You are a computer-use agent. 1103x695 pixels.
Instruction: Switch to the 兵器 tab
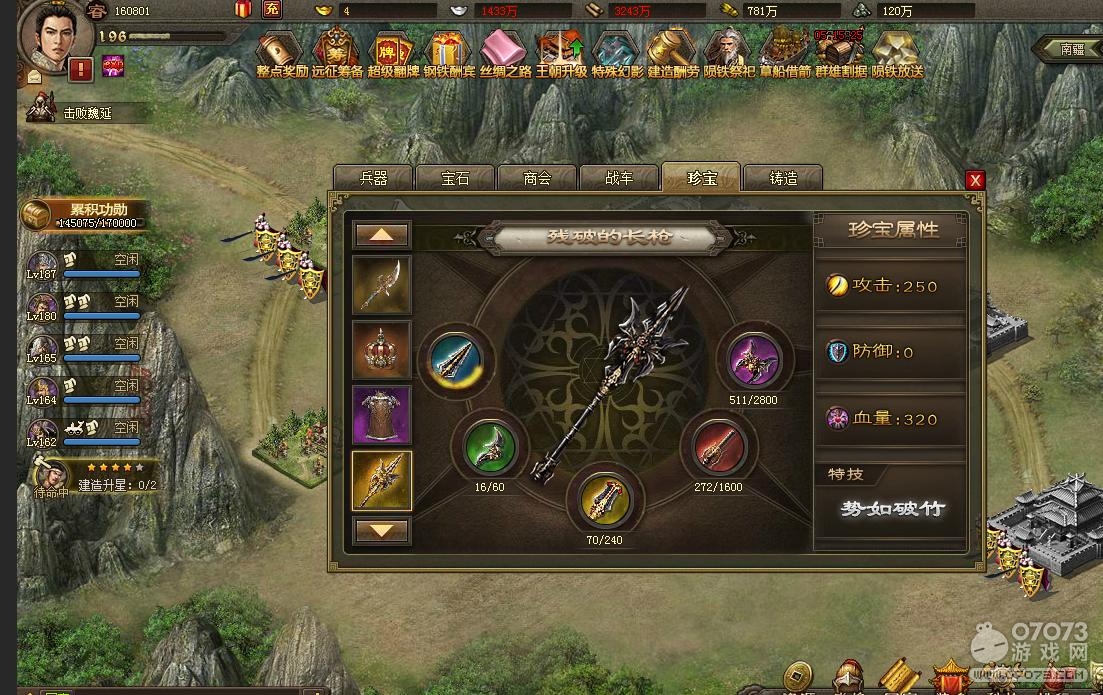(x=373, y=178)
